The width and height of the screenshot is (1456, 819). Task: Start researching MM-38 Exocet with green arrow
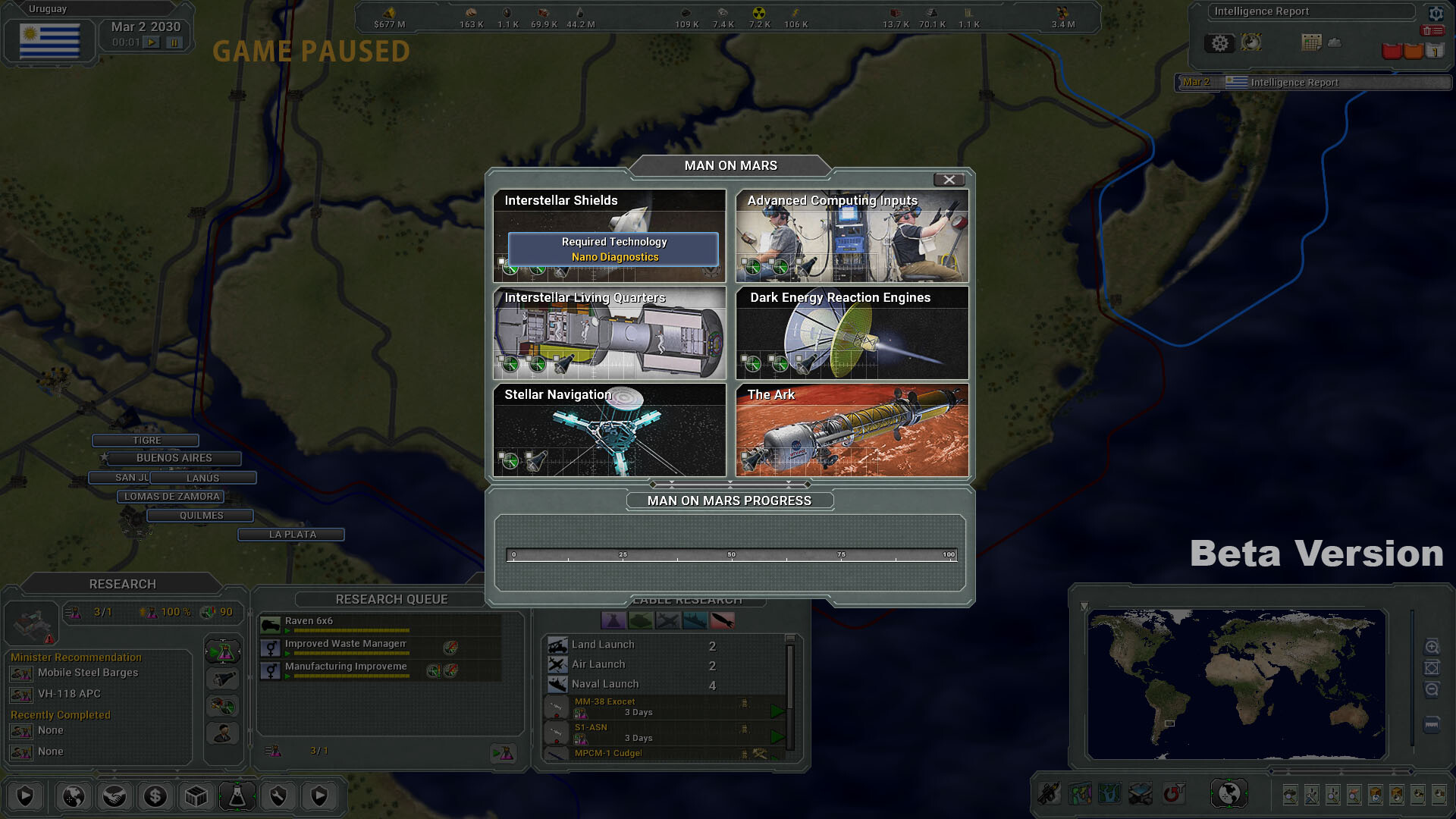[x=777, y=711]
